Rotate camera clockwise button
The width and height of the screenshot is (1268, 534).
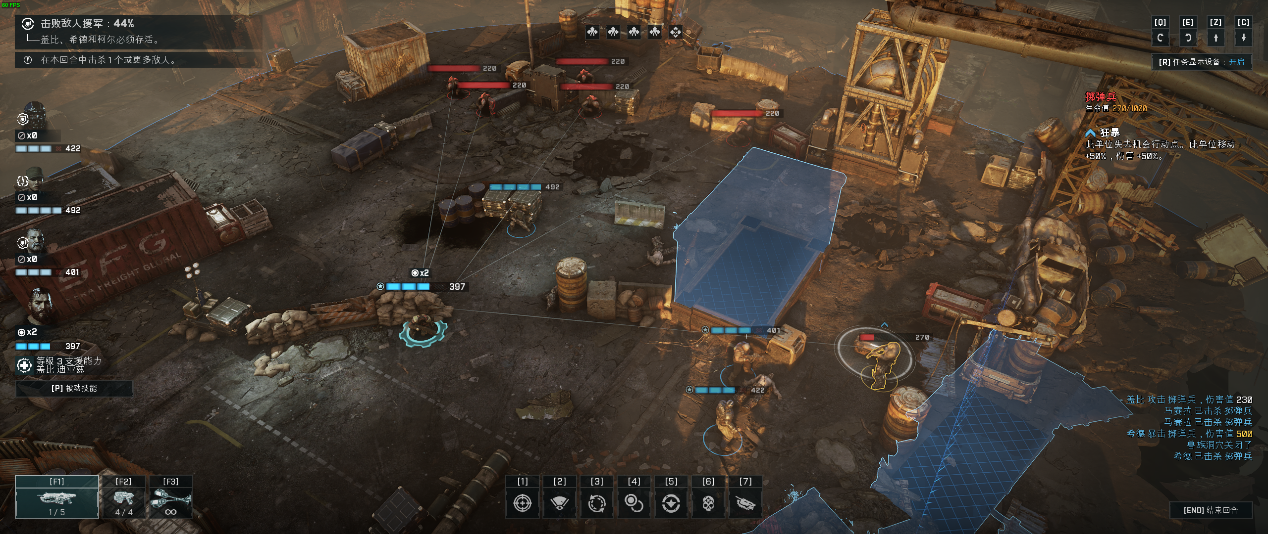[x=1188, y=37]
